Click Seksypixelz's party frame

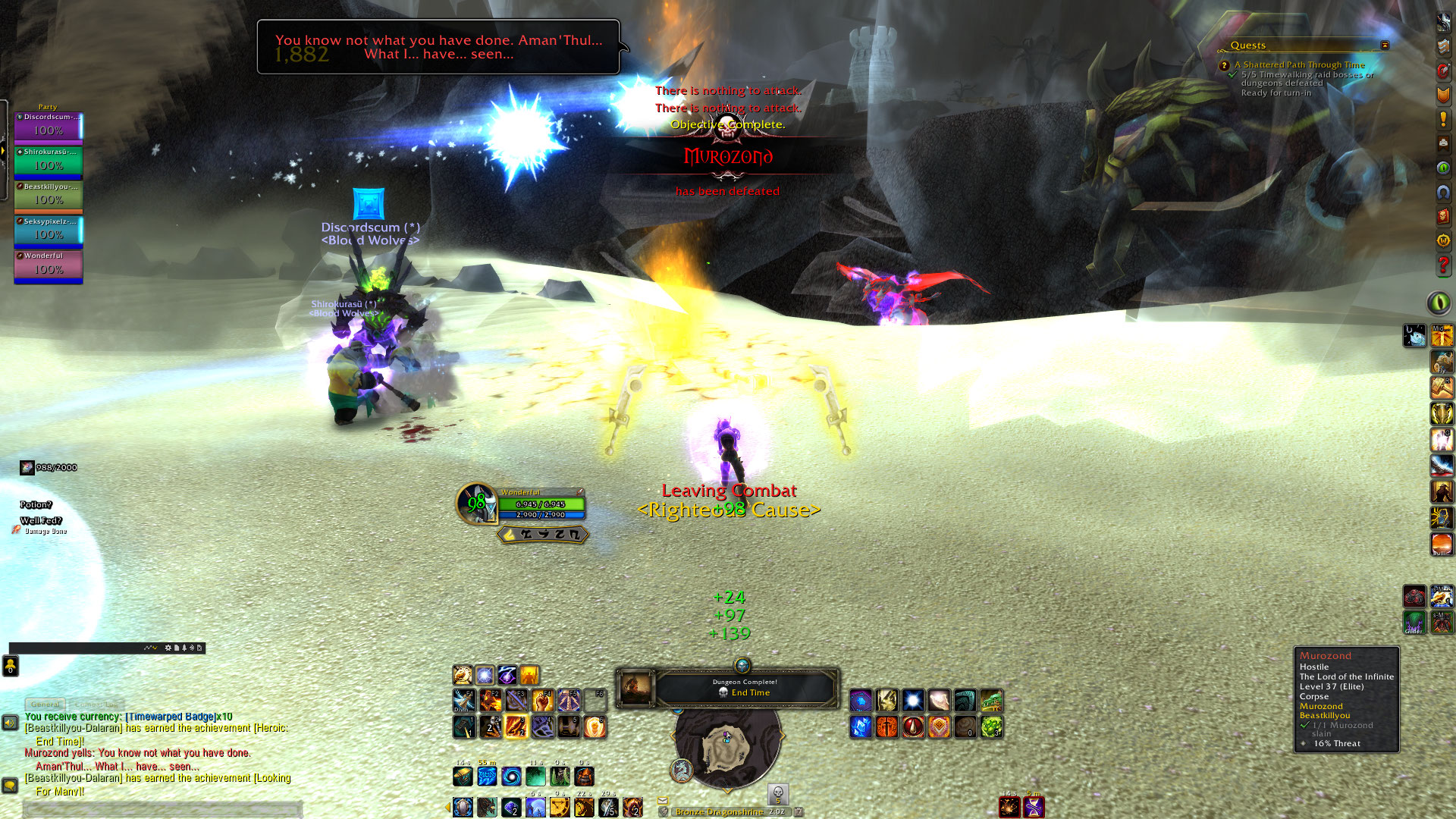coord(49,231)
